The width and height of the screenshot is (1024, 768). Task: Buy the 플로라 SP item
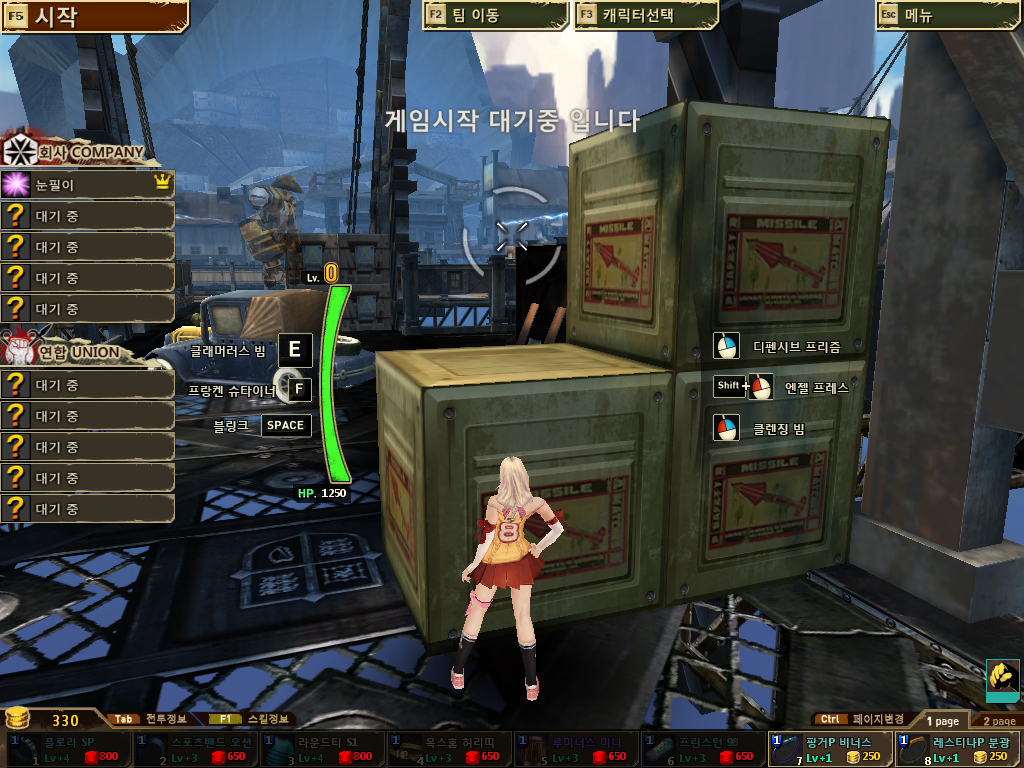click(x=68, y=749)
